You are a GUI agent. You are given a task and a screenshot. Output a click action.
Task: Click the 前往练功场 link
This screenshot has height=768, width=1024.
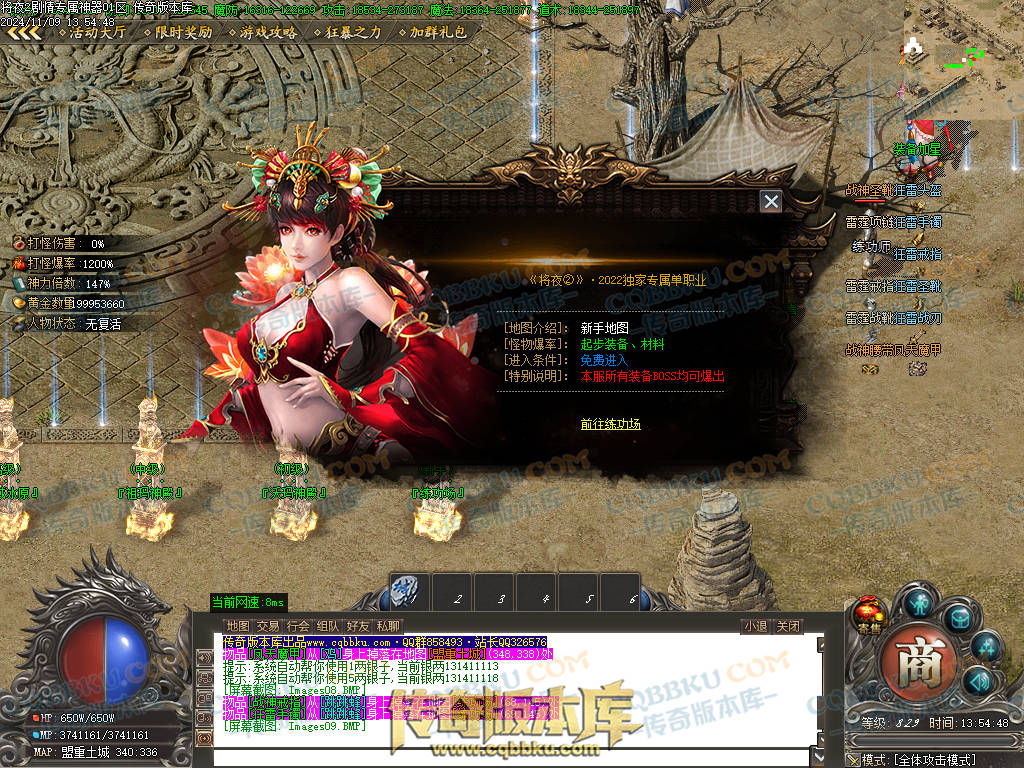tap(610, 424)
